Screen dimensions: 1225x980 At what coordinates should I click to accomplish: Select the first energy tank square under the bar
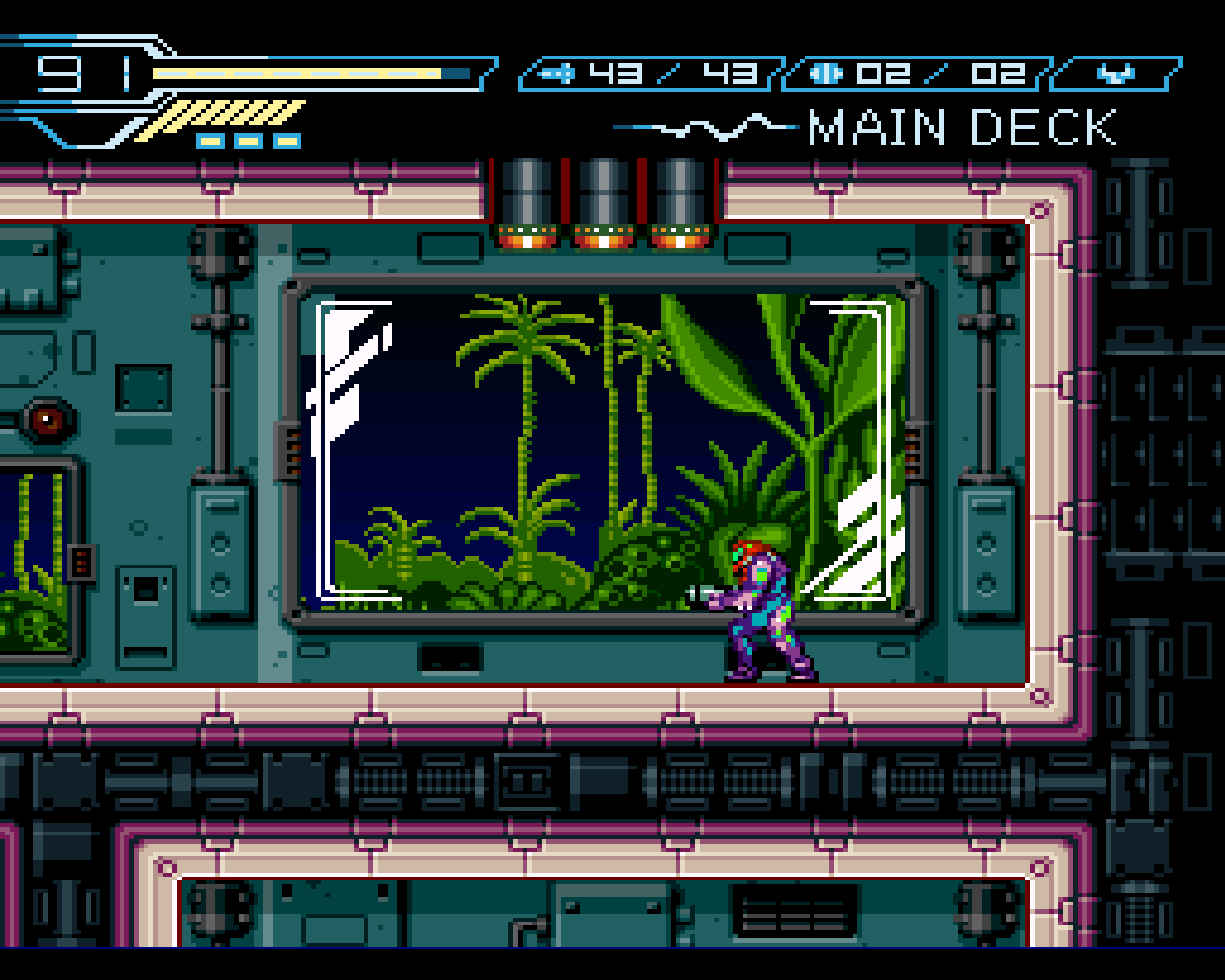point(210,141)
